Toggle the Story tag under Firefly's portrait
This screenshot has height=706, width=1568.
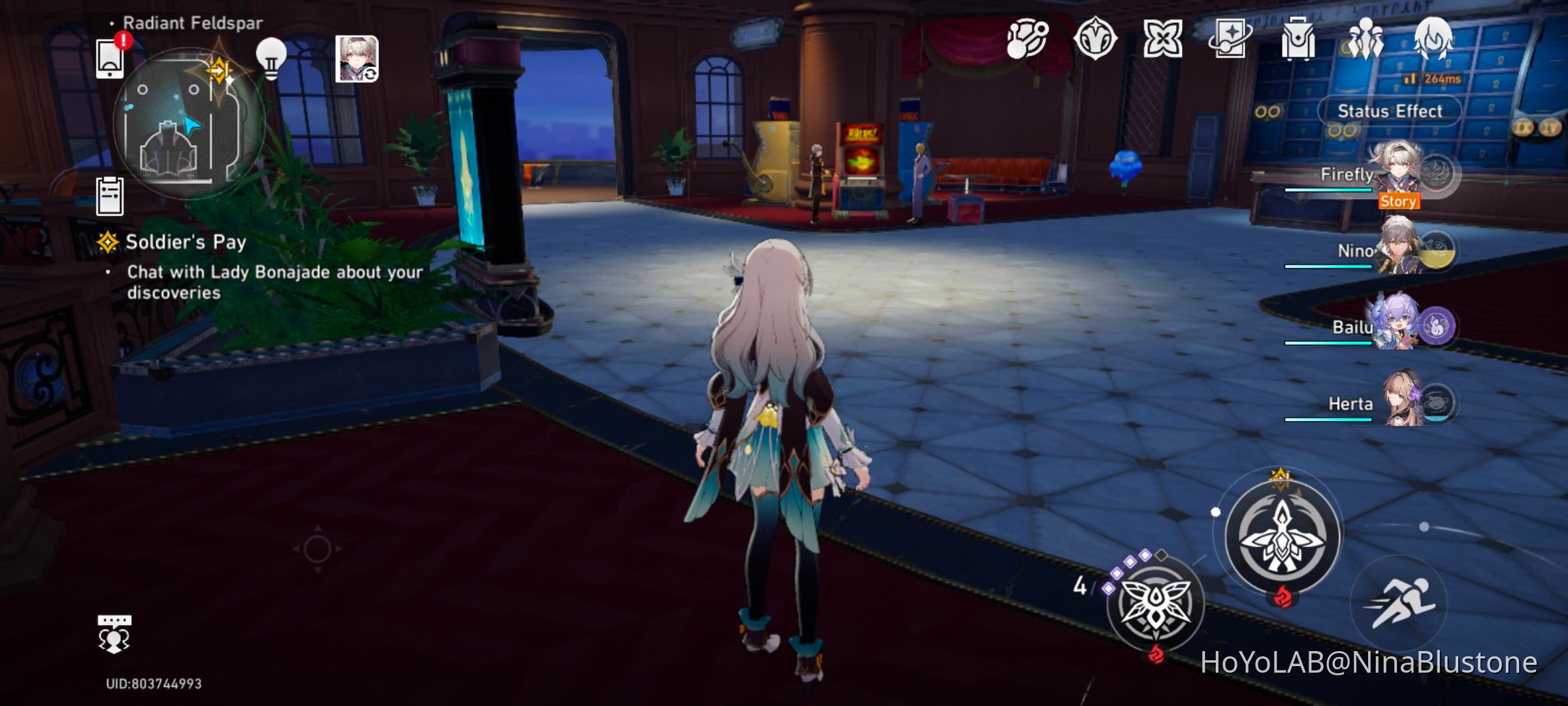tap(1399, 202)
